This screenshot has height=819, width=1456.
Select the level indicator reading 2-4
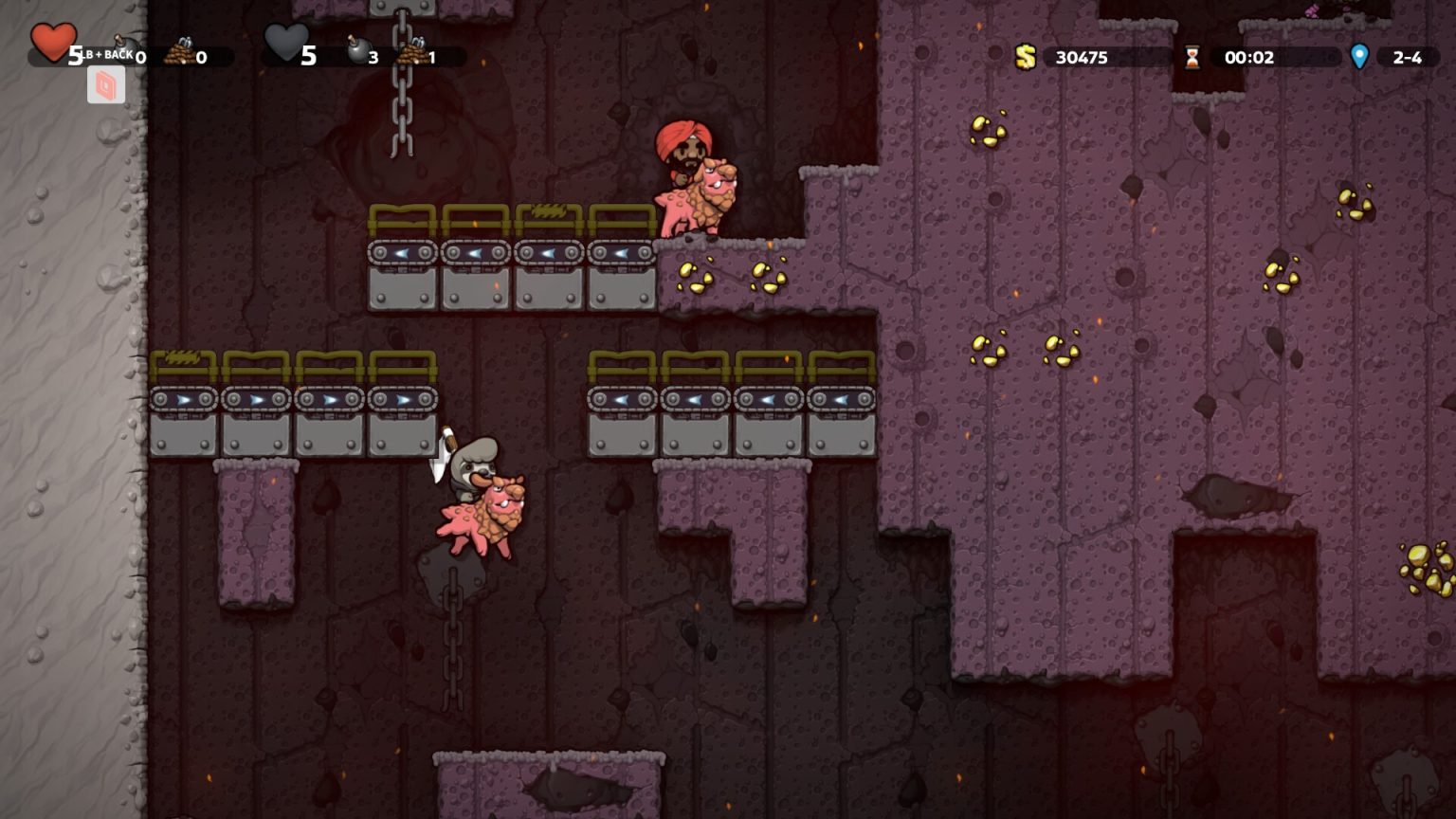coord(1406,57)
